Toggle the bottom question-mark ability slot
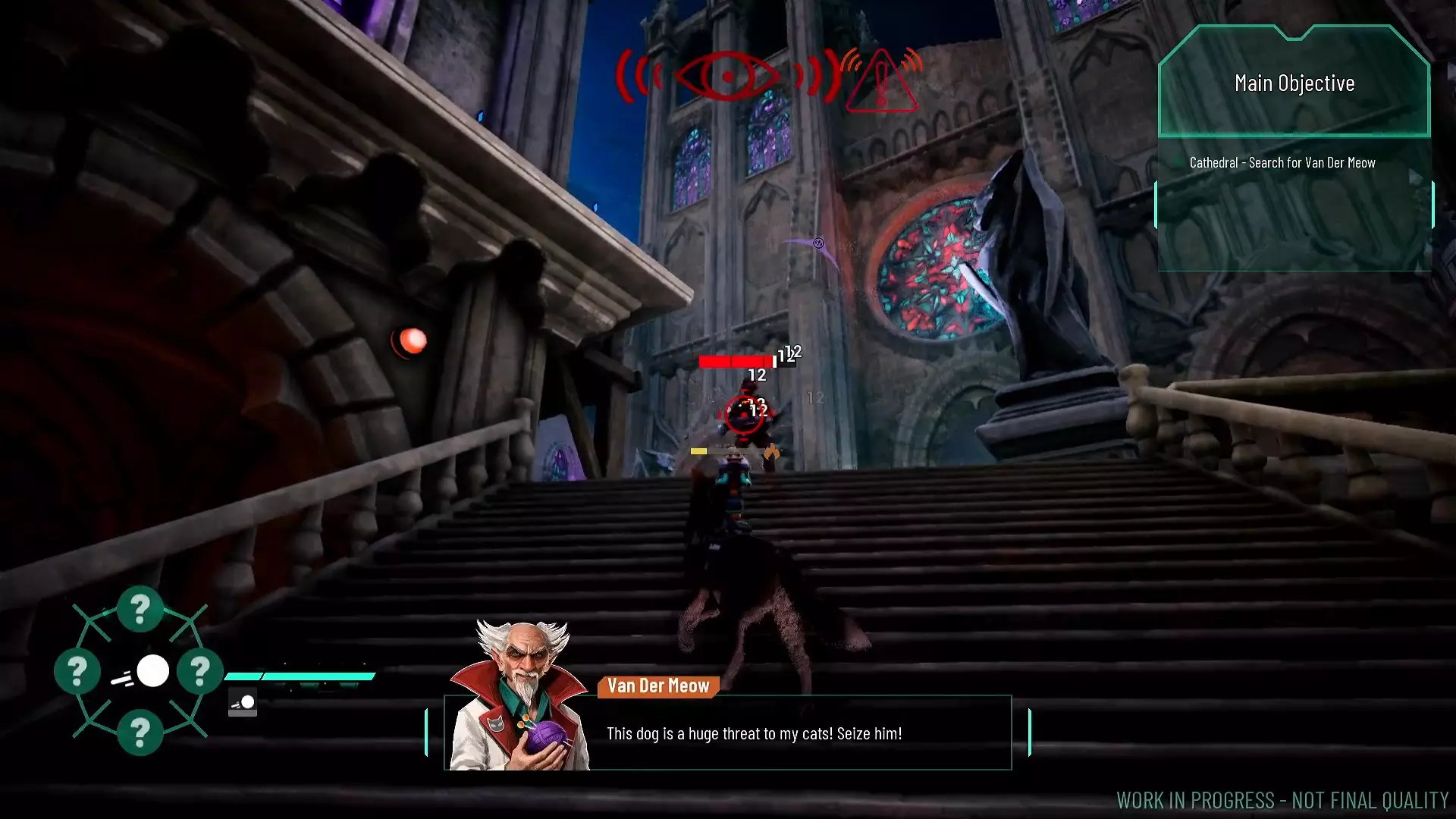 coord(140,732)
